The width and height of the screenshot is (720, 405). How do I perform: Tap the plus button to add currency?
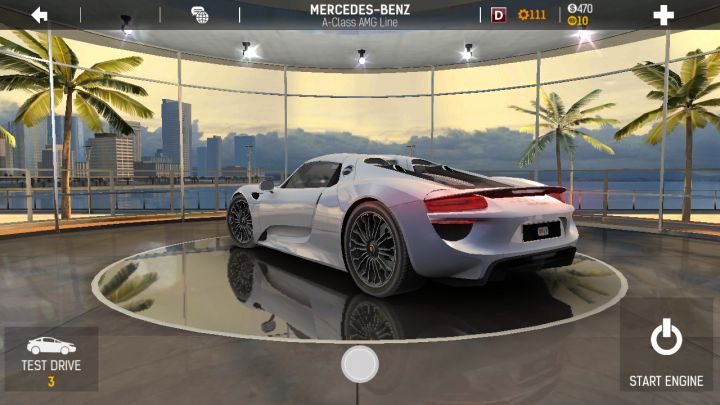[663, 15]
